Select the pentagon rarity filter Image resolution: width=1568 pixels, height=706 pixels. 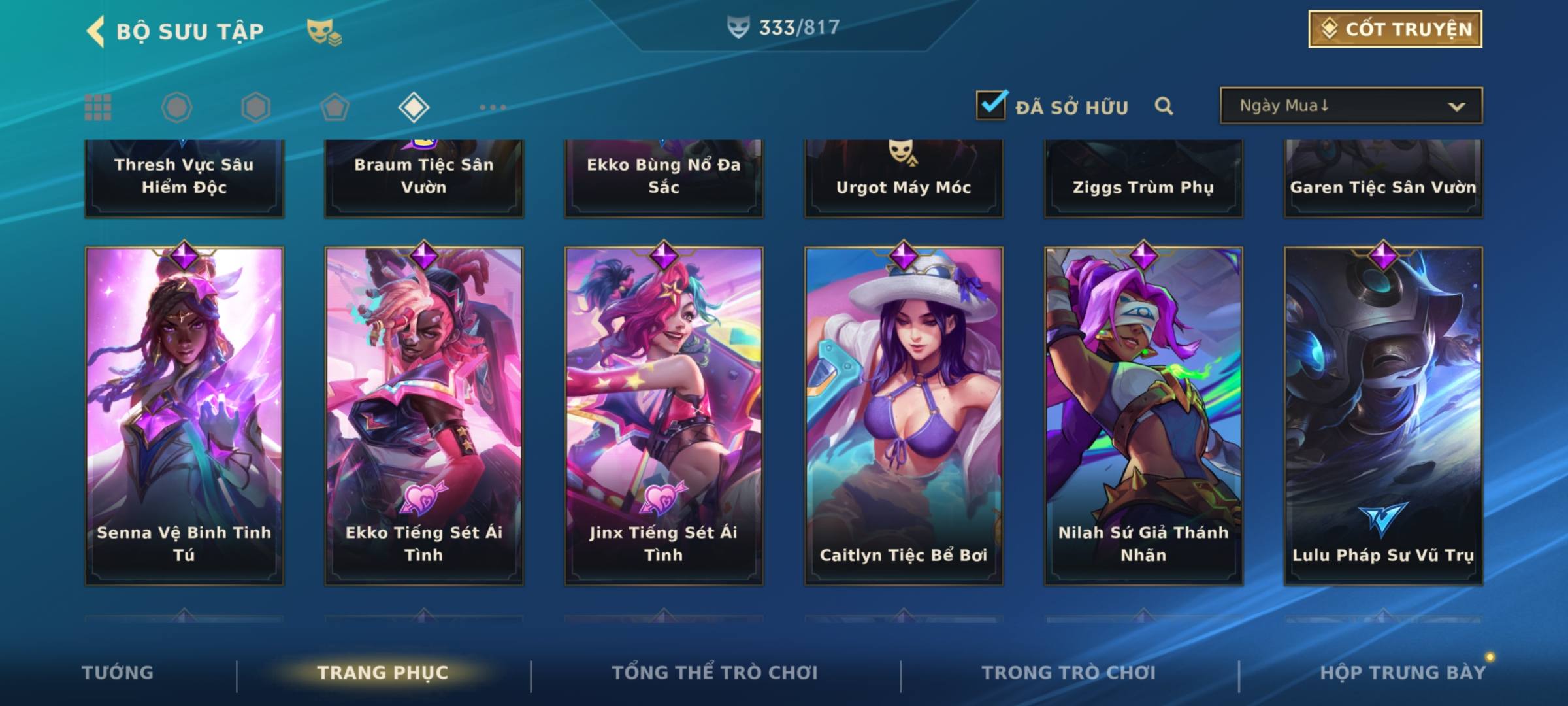[x=335, y=107]
